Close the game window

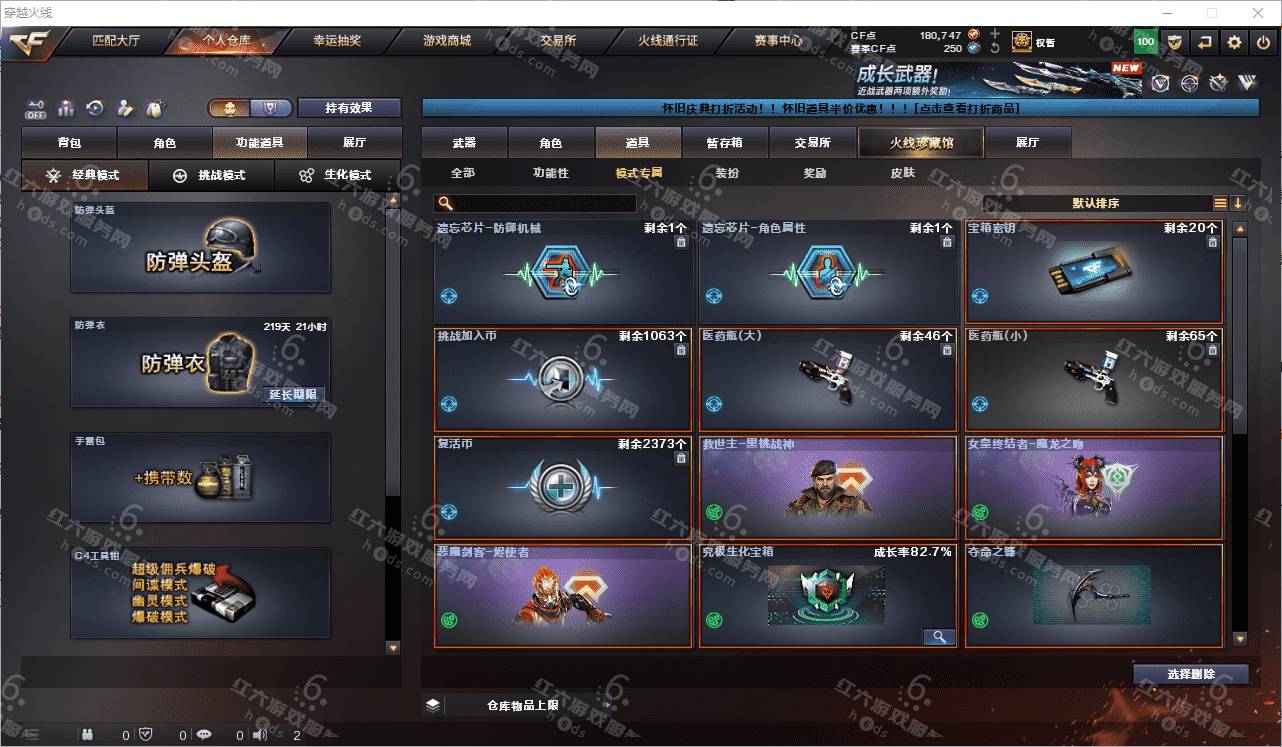coord(1258,13)
